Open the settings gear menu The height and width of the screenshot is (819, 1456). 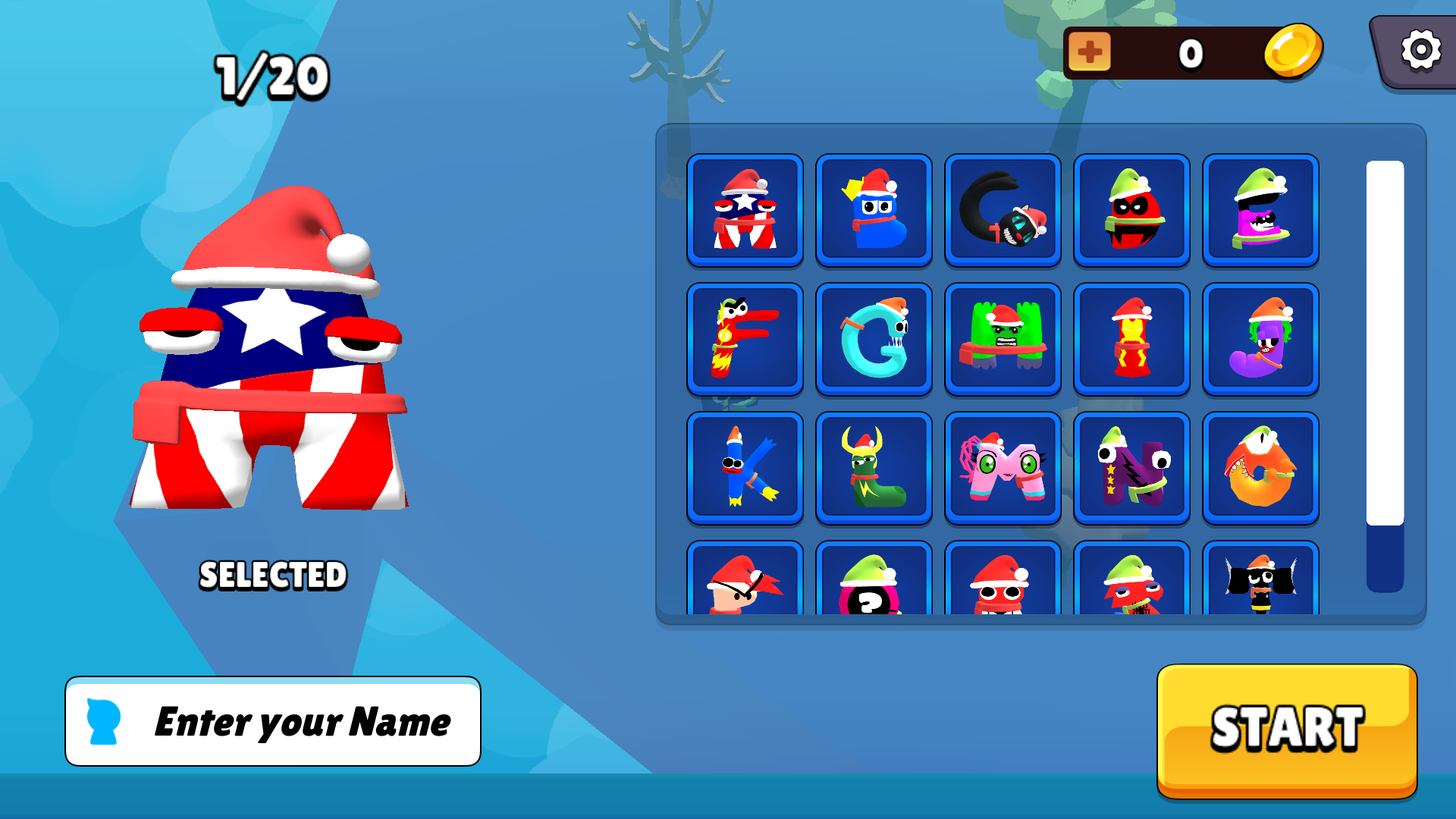[1420, 52]
